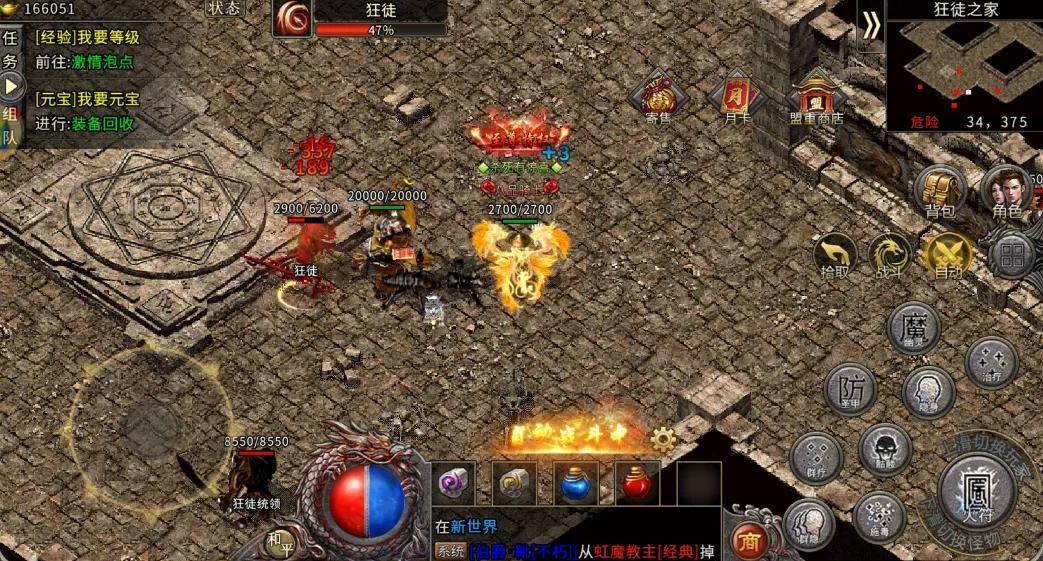Open the 角色 character sheet
The width and height of the screenshot is (1043, 561).
pyautogui.click(x=1006, y=190)
